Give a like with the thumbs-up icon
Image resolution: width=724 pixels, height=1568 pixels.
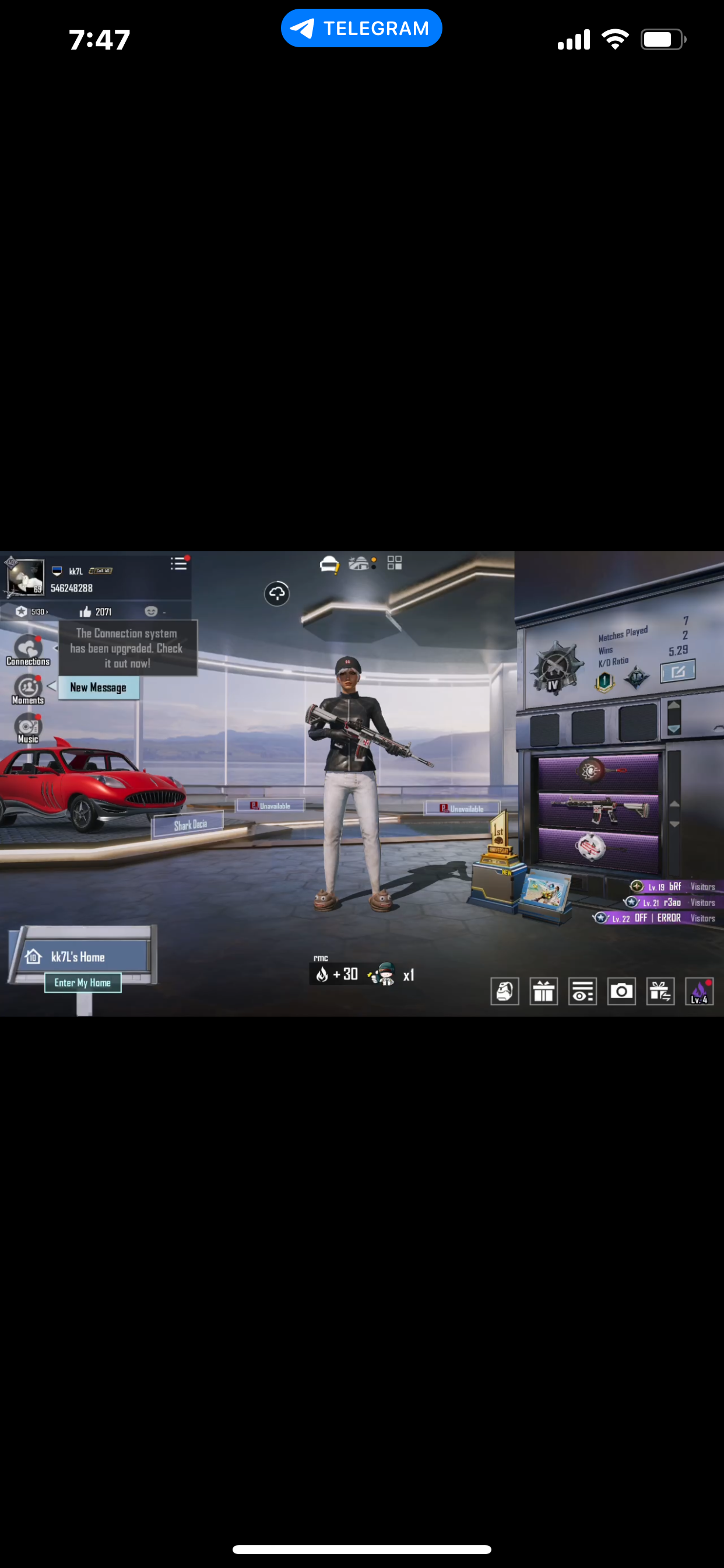pos(86,612)
